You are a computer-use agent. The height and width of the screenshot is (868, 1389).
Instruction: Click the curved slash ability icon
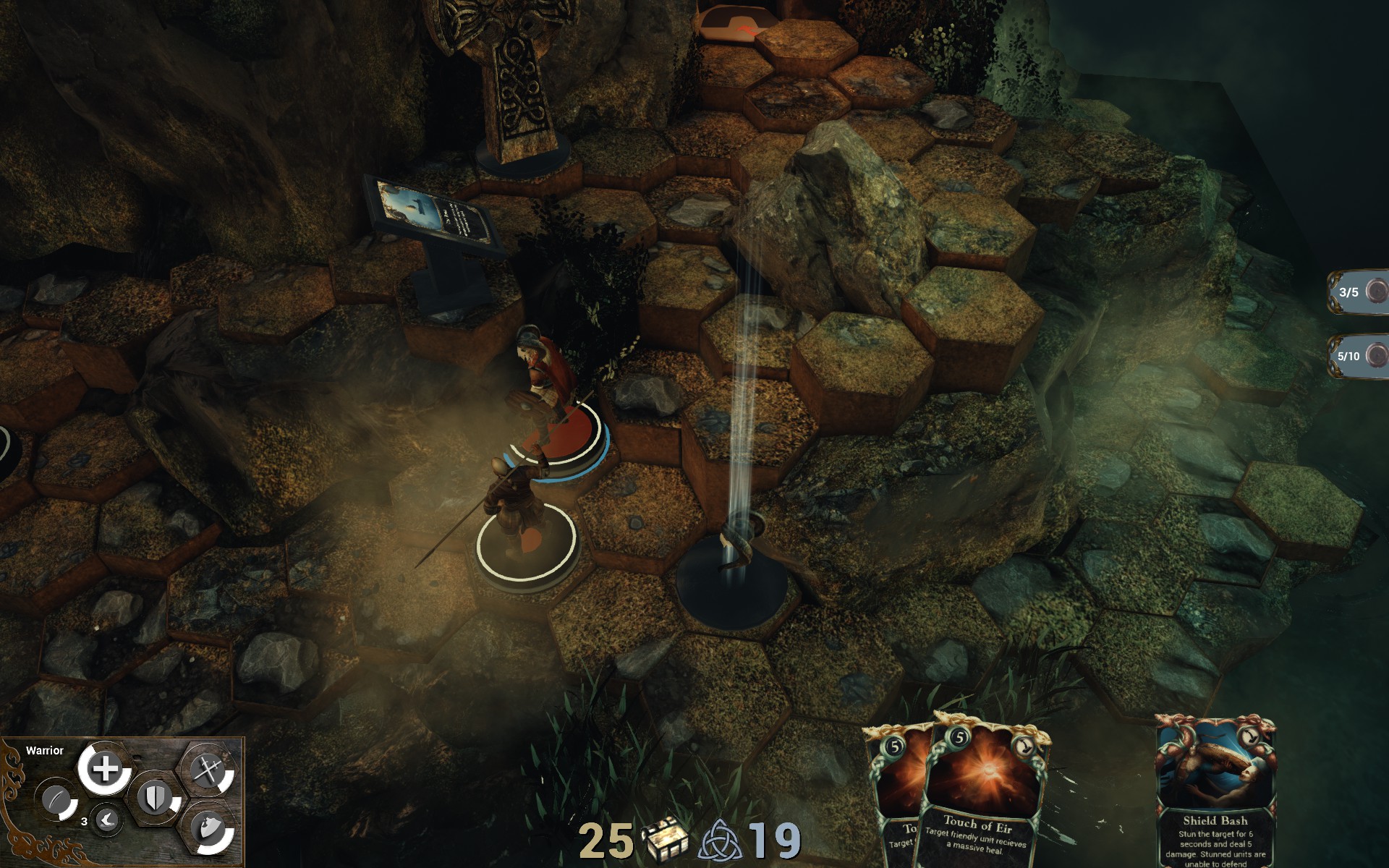pos(56,801)
